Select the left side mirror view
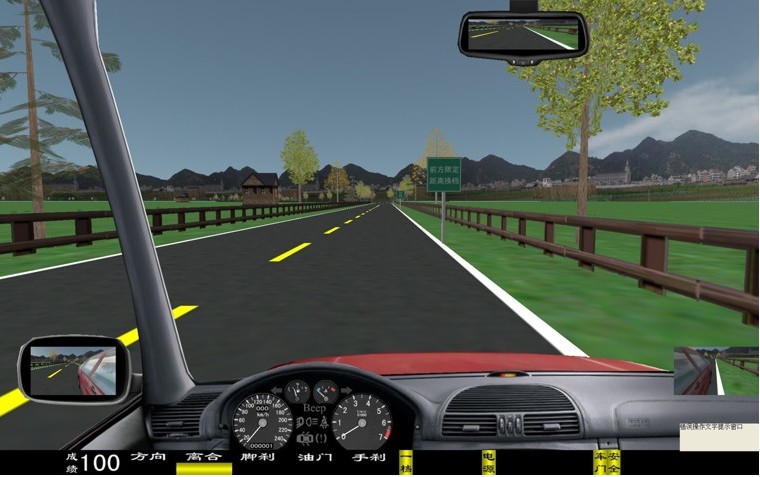Image resolution: width=760 pixels, height=477 pixels. click(x=73, y=367)
